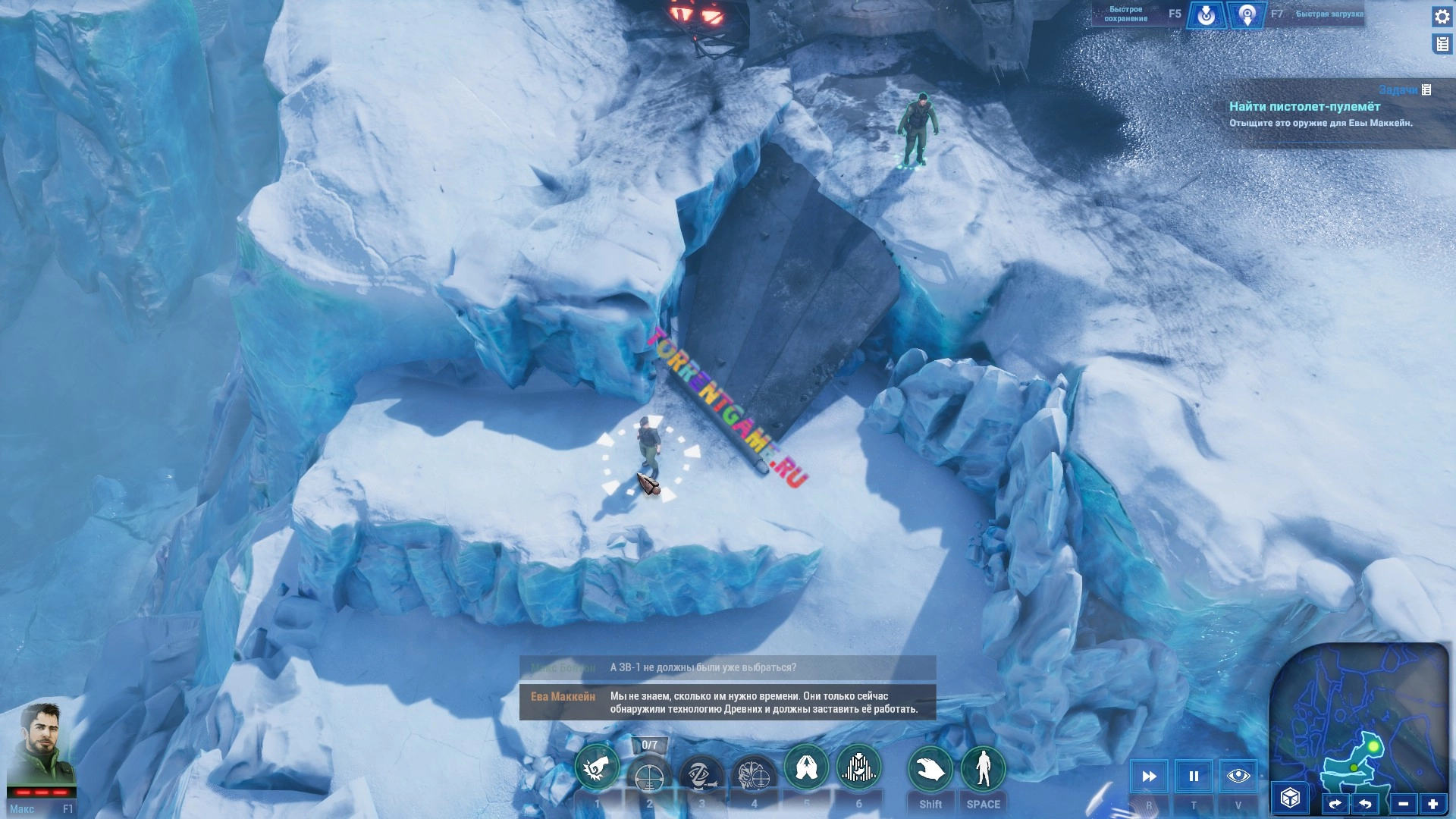Choose the masked face dart ability
Screen dimensions: 1456x819
pyautogui.click(x=701, y=775)
